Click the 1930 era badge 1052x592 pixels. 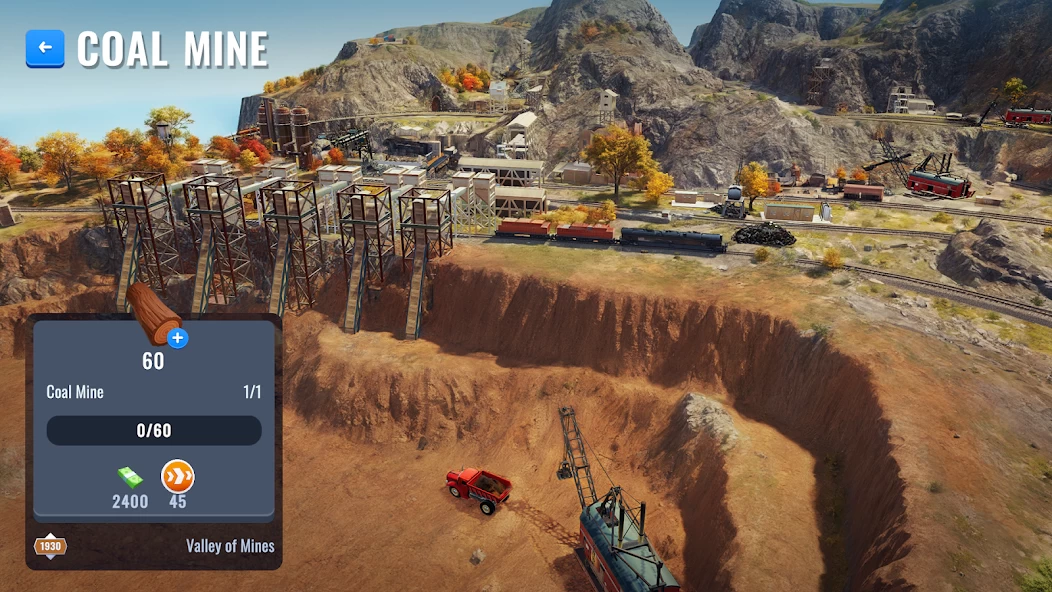[49, 546]
